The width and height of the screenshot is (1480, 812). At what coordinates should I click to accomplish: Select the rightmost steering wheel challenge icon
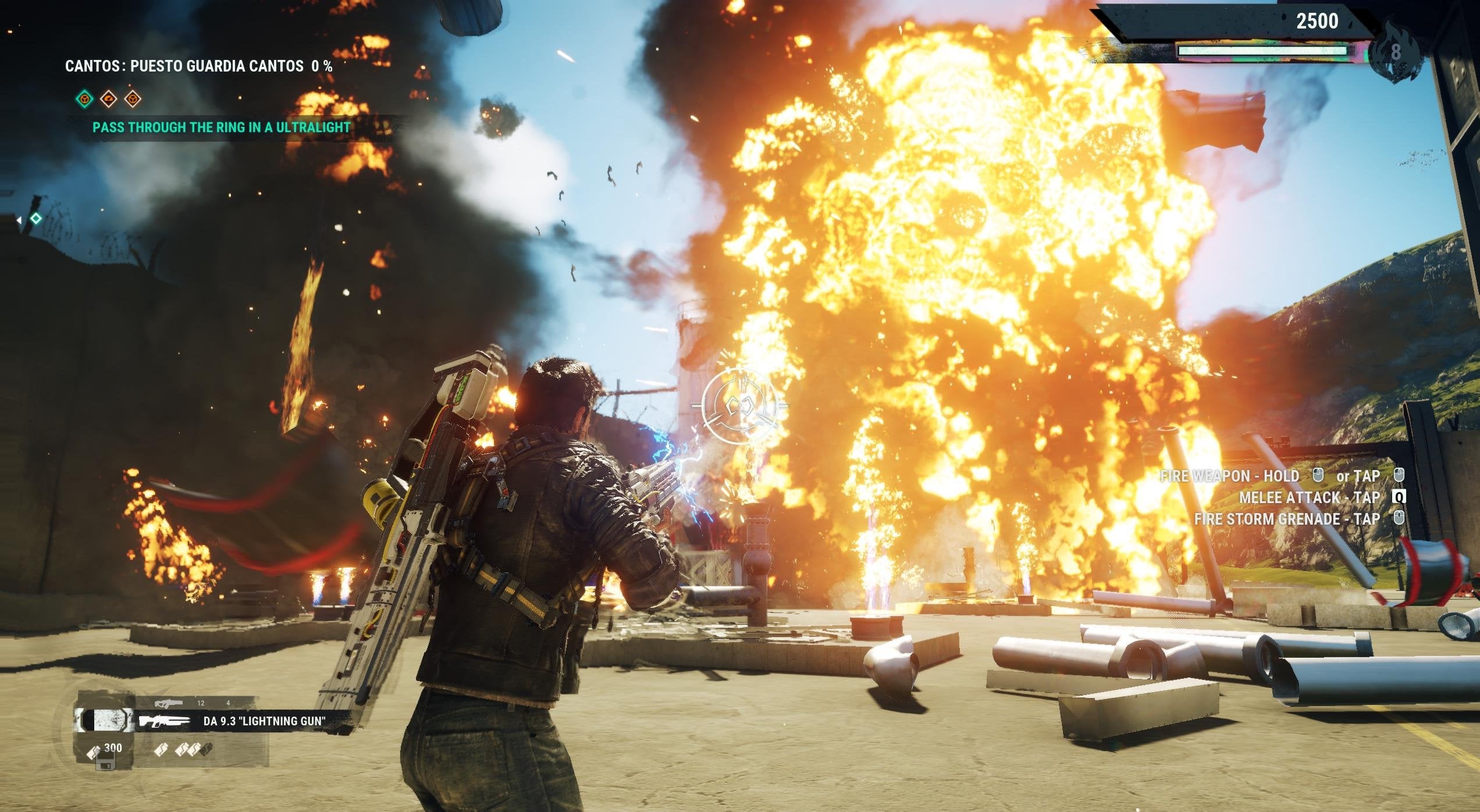(132, 99)
